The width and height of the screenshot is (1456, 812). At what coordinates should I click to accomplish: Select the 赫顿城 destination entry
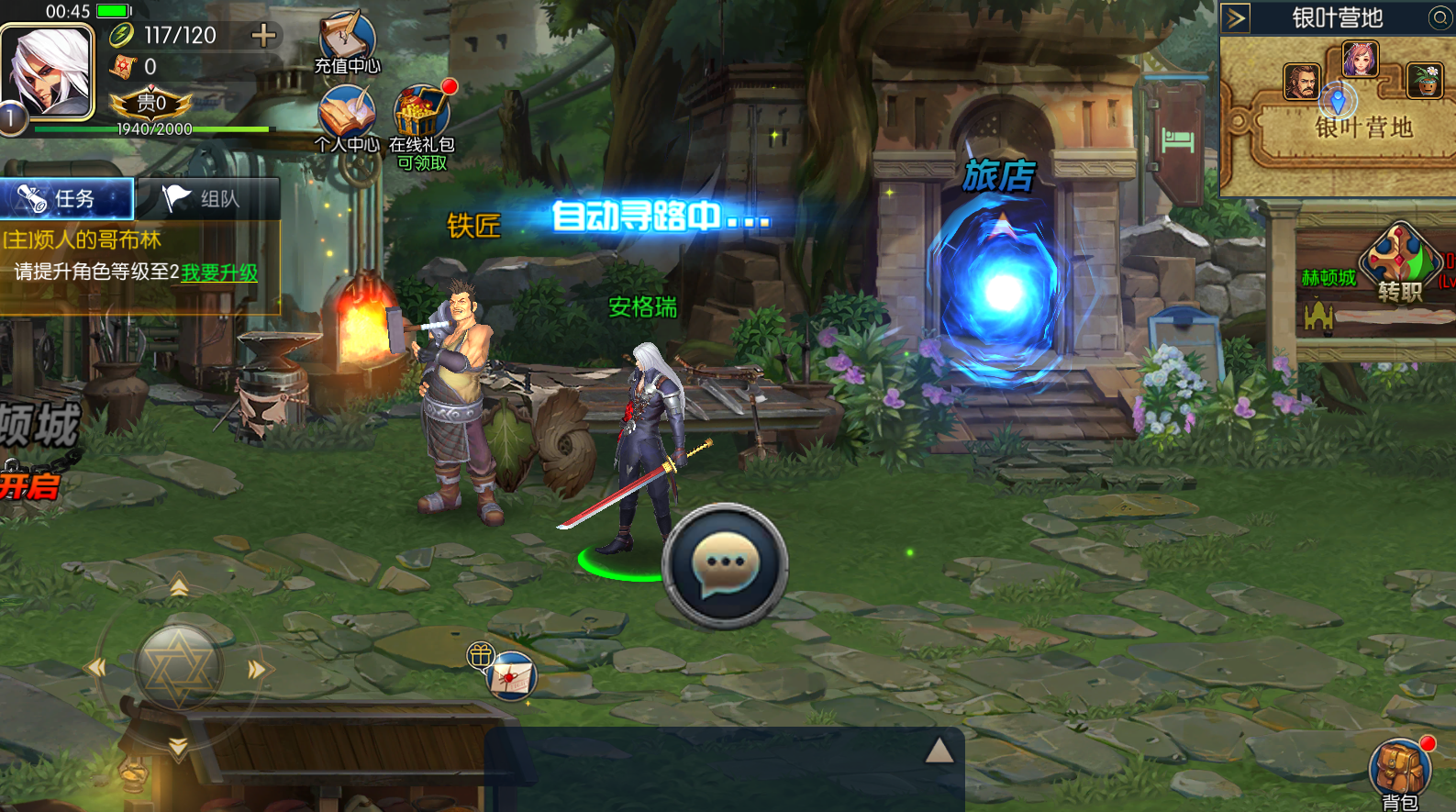coord(1328,278)
